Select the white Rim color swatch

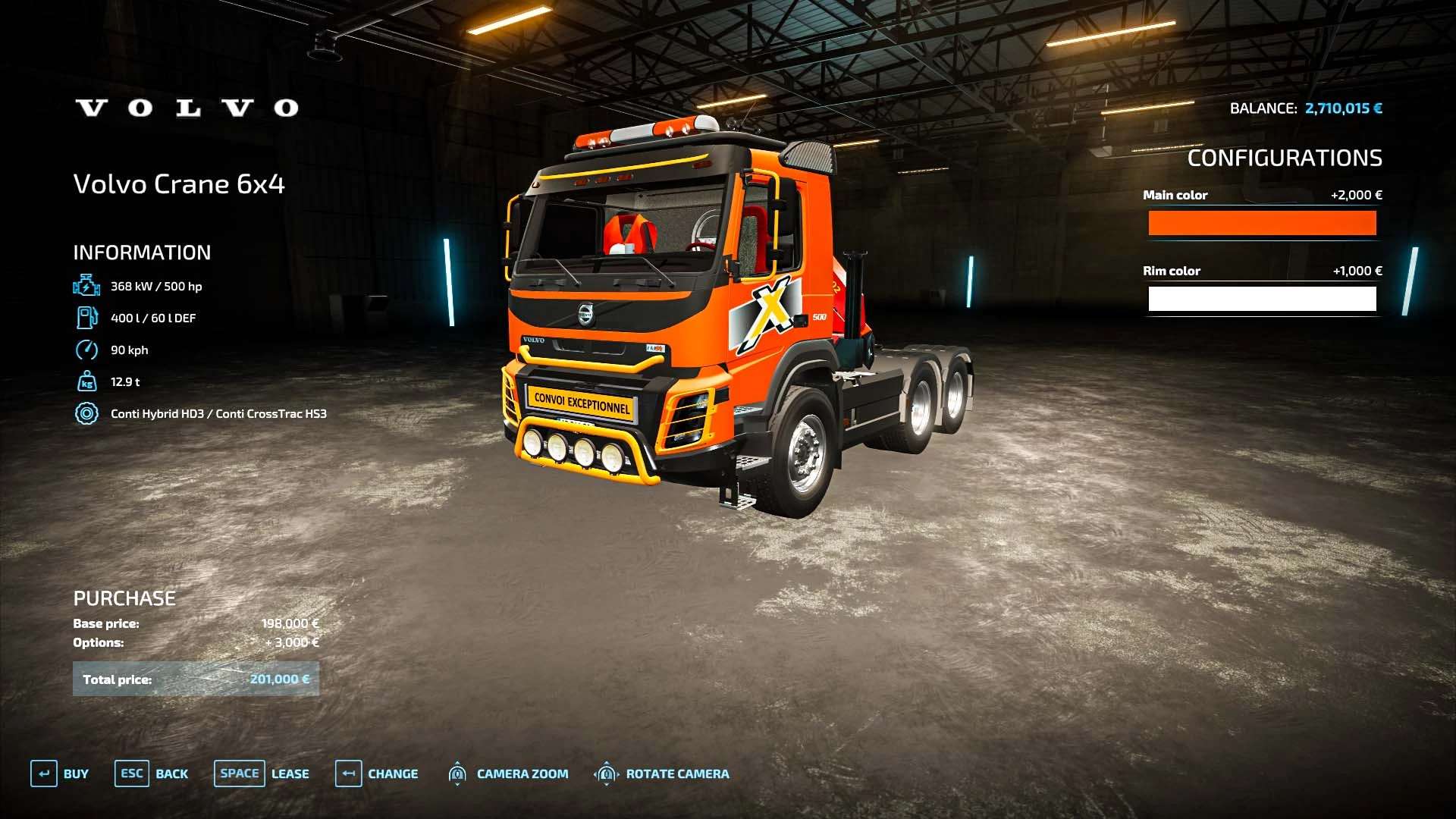1262,299
